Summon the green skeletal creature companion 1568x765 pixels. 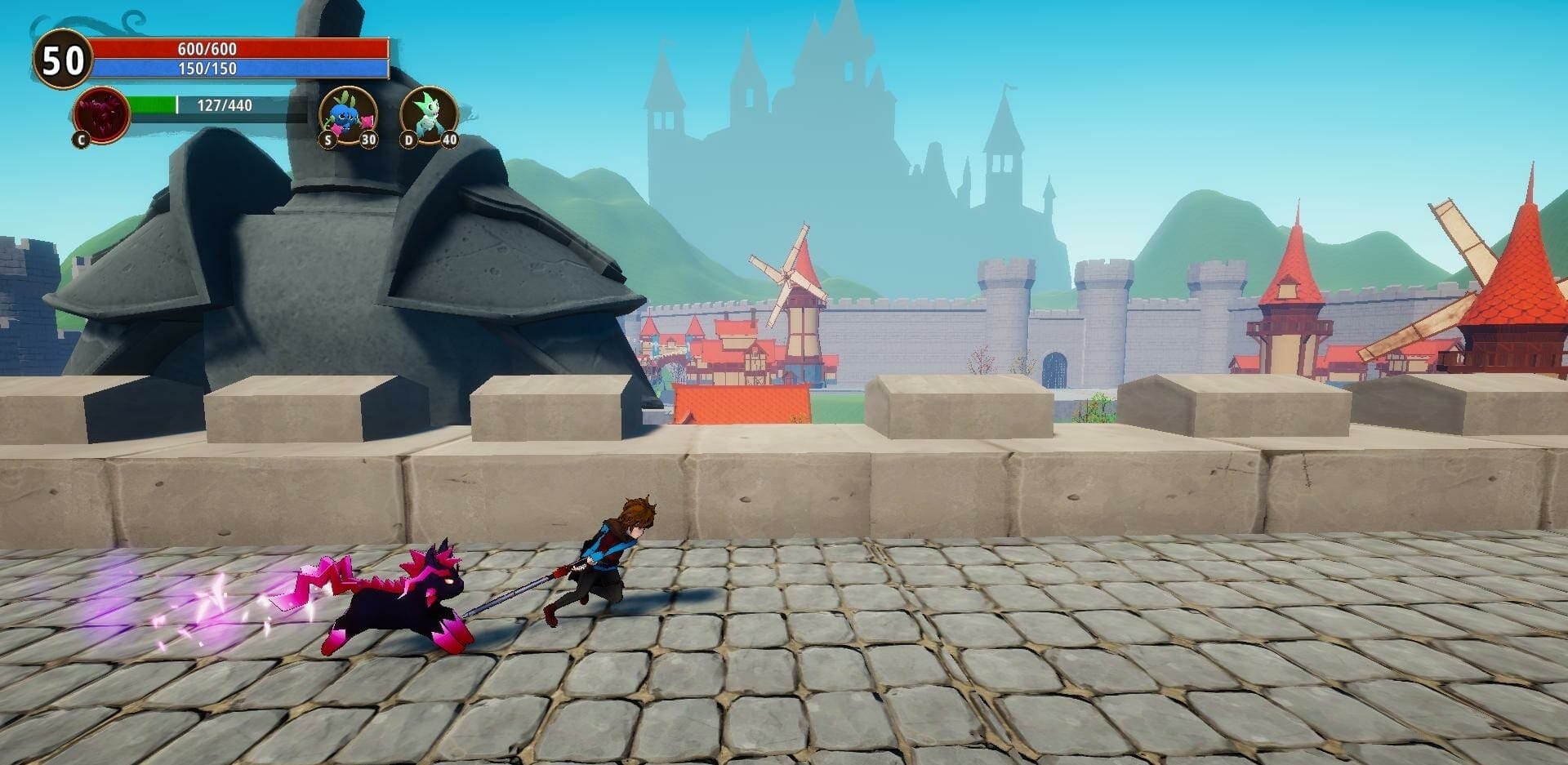(429, 116)
